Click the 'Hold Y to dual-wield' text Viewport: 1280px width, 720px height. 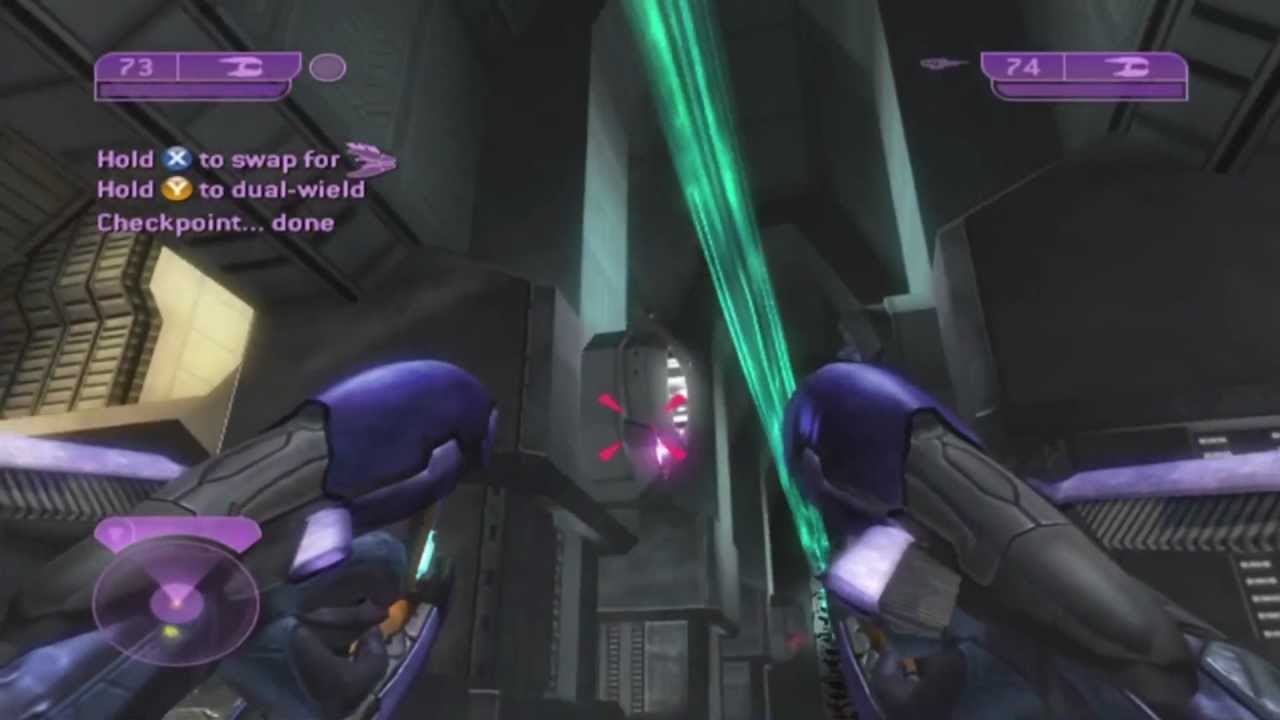tap(230, 190)
